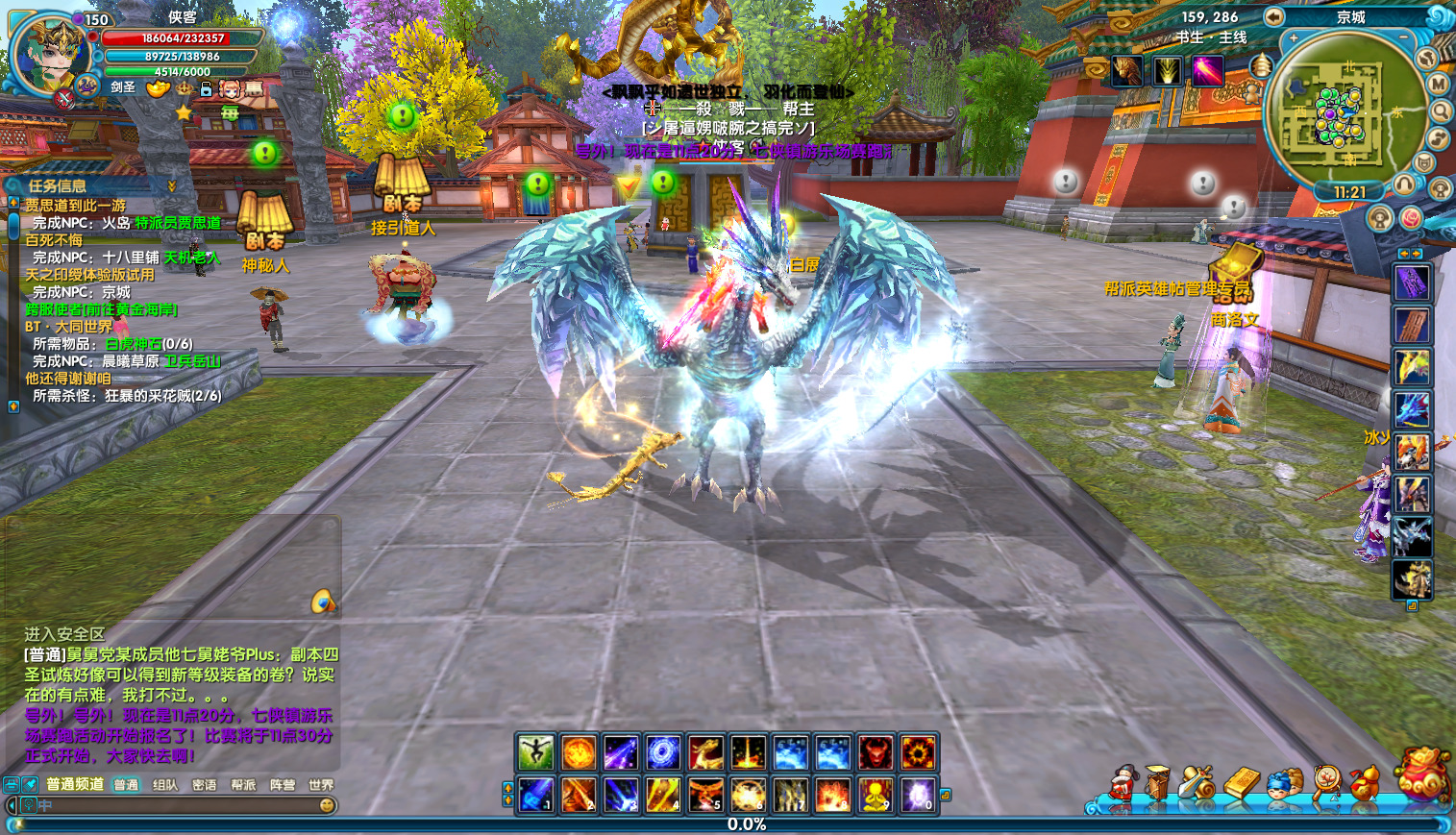The height and width of the screenshot is (835, 1456).
Task: Click the magnifying glass search button
Action: [x=1441, y=111]
